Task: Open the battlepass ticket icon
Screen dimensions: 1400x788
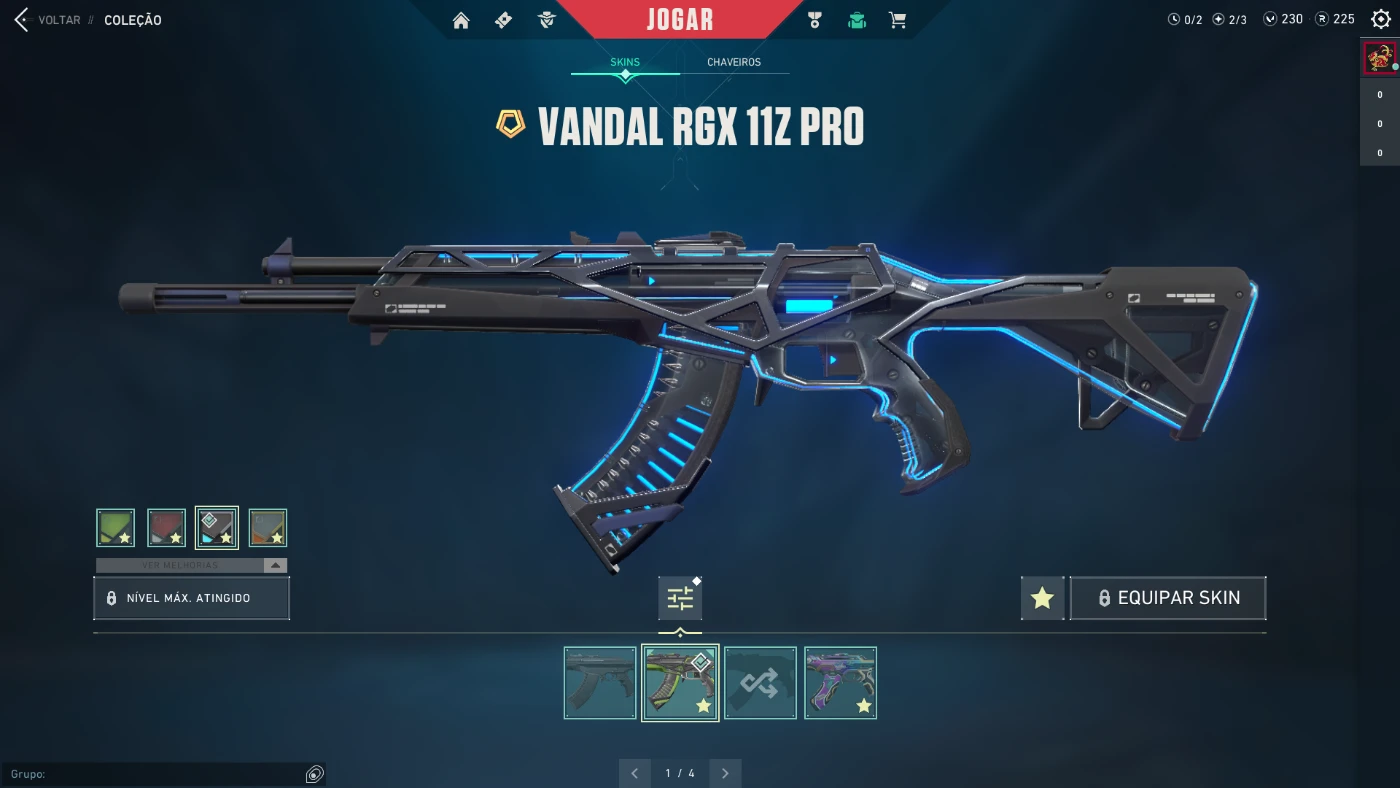Action: pyautogui.click(x=503, y=19)
